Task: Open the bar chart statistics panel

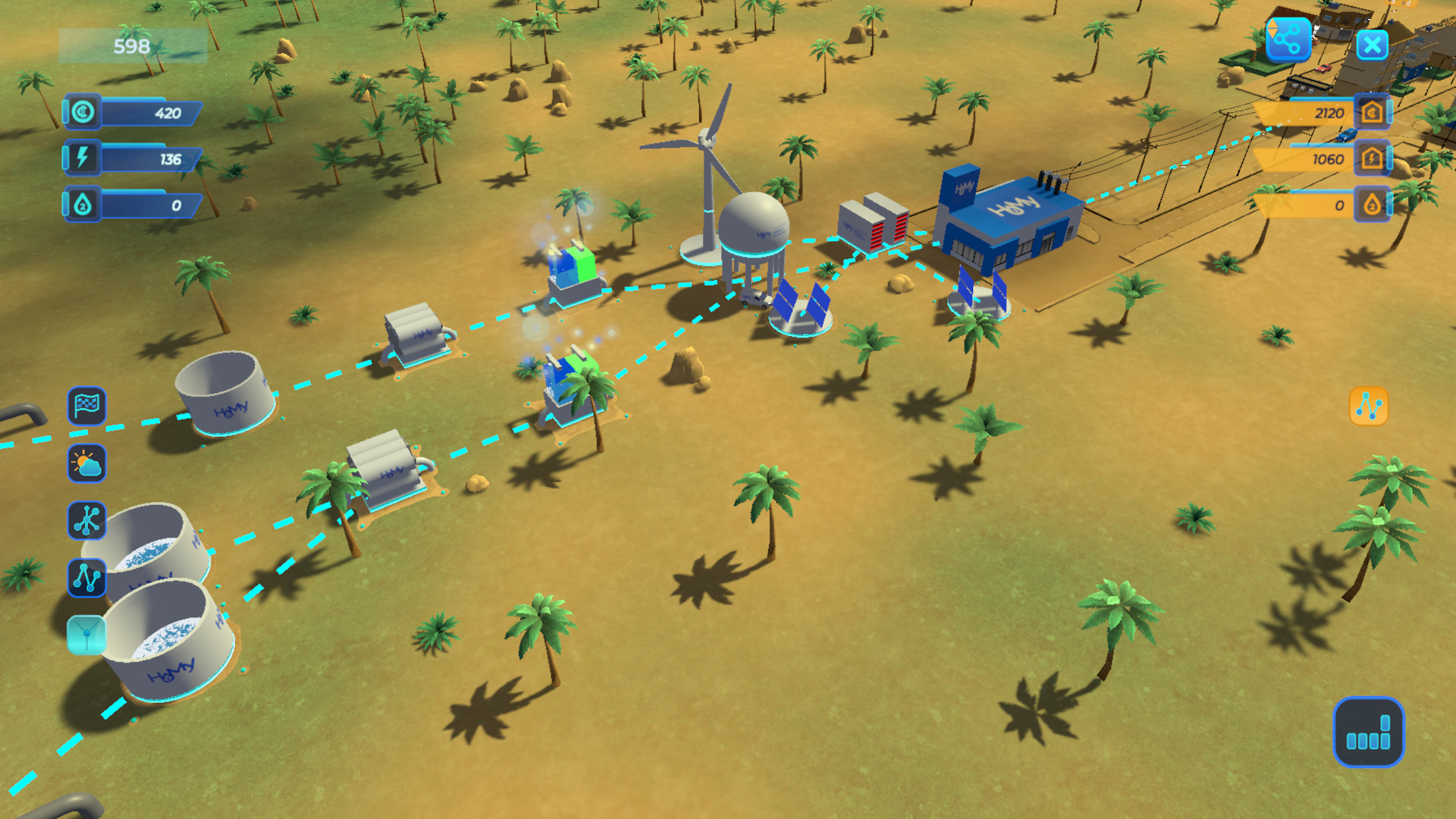Action: 1368,733
